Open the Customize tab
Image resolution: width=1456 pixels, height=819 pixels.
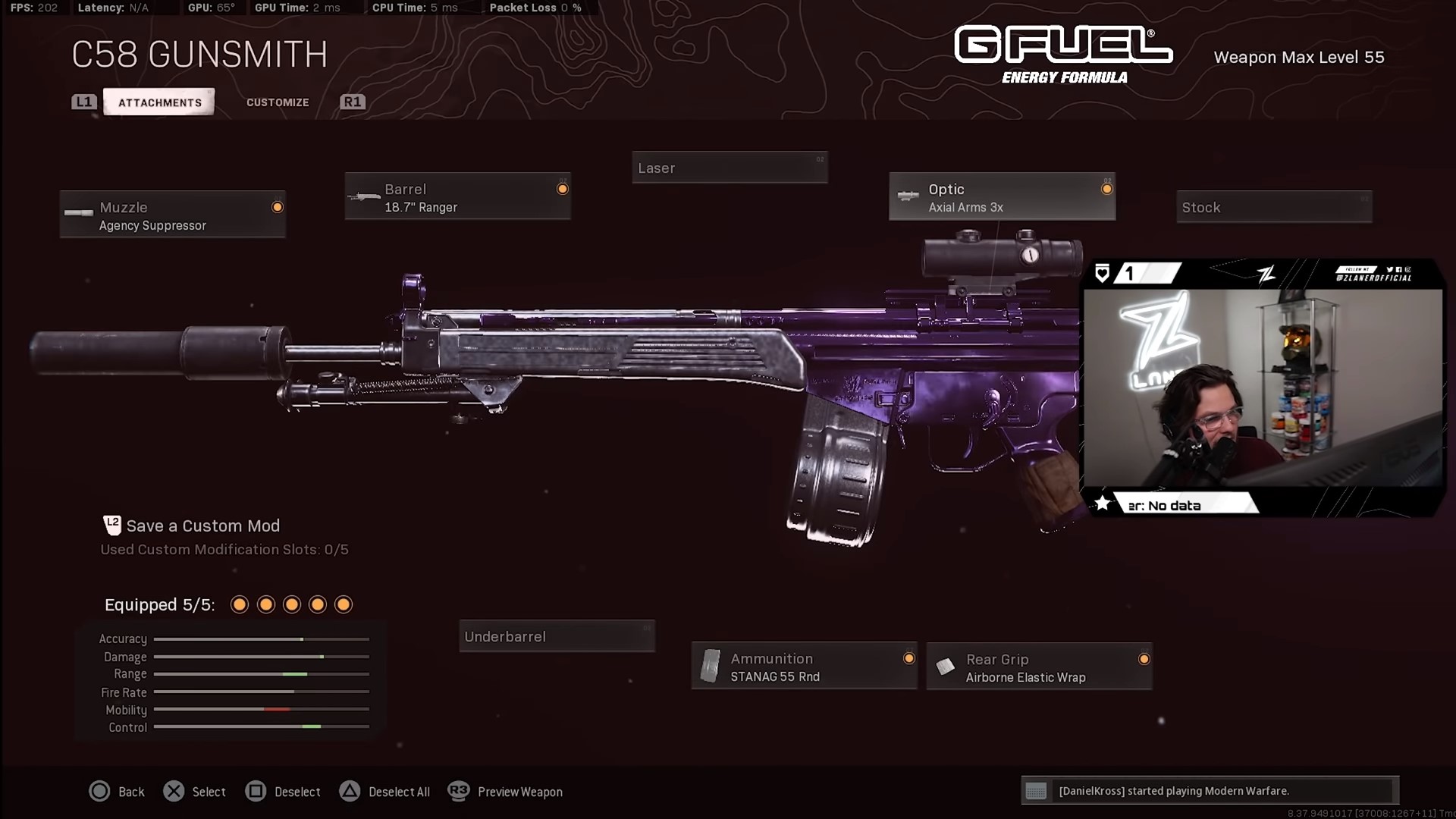coord(278,102)
